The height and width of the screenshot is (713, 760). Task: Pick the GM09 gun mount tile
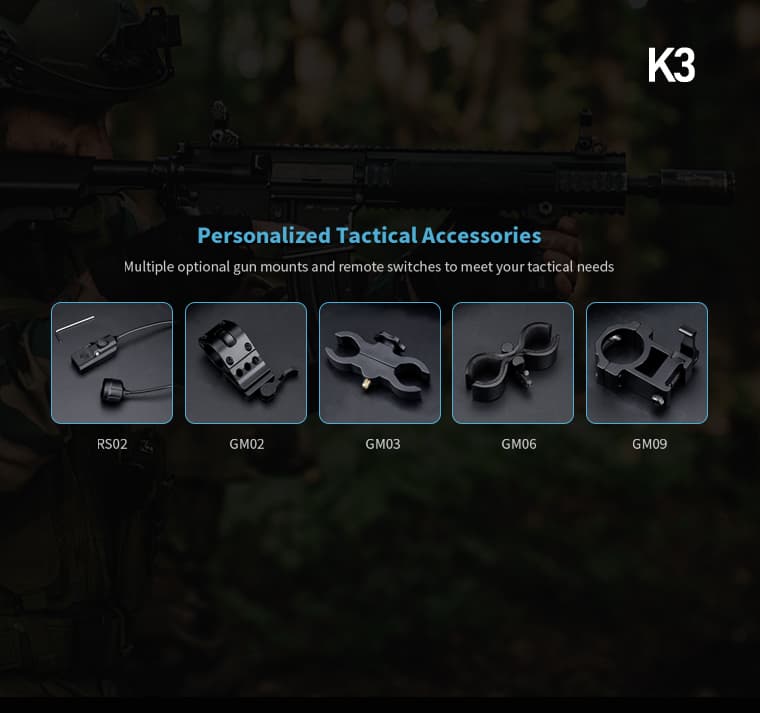pos(647,363)
